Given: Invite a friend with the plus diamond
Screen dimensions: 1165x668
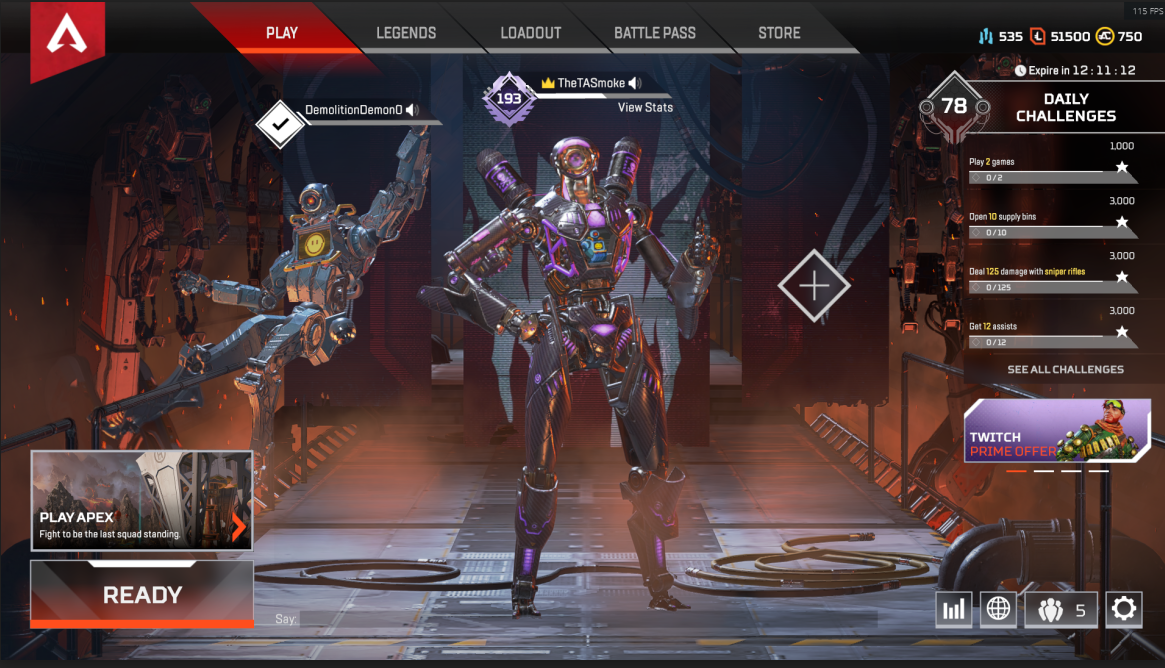Looking at the screenshot, I should click(814, 286).
